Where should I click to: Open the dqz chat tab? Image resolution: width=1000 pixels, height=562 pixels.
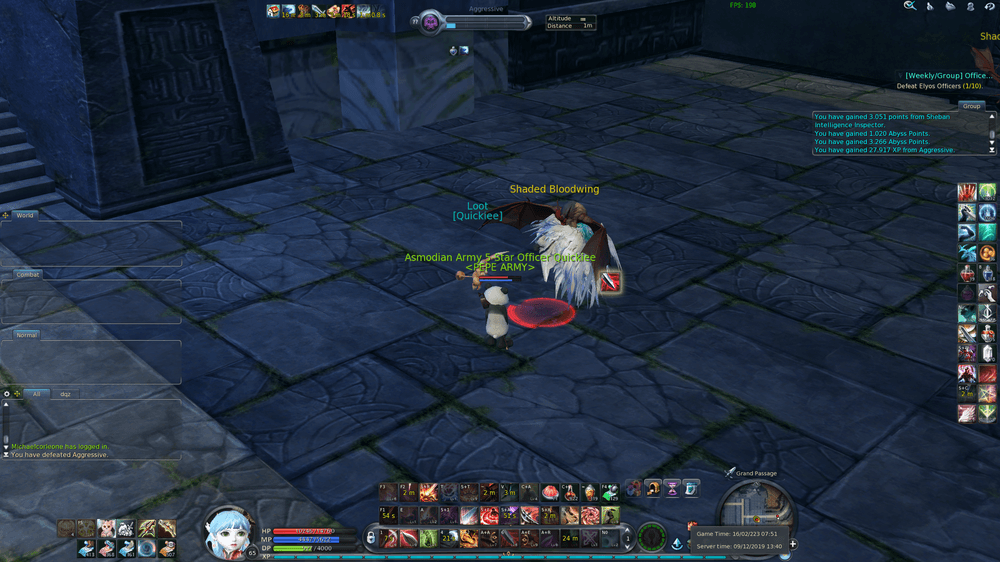(65, 394)
